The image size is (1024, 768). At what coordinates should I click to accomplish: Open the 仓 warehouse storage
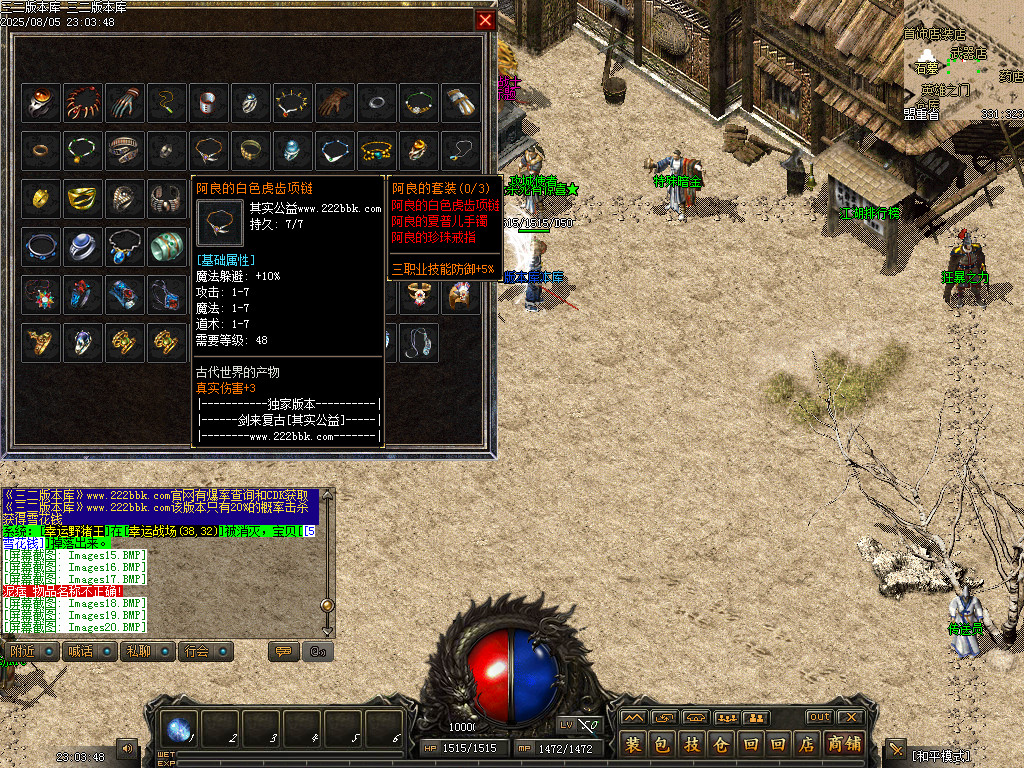(x=720, y=744)
